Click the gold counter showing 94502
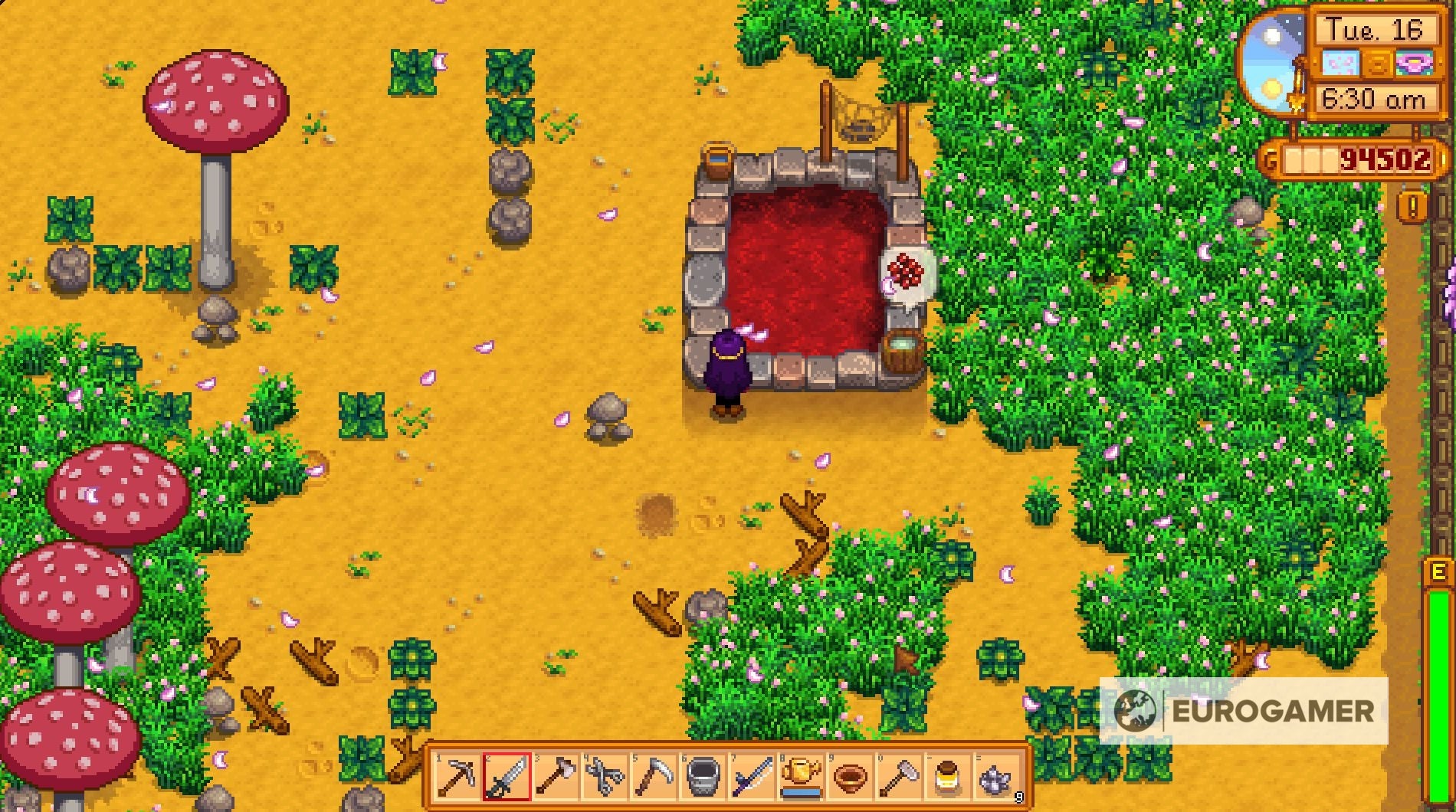The image size is (1456, 812). pos(1383,159)
